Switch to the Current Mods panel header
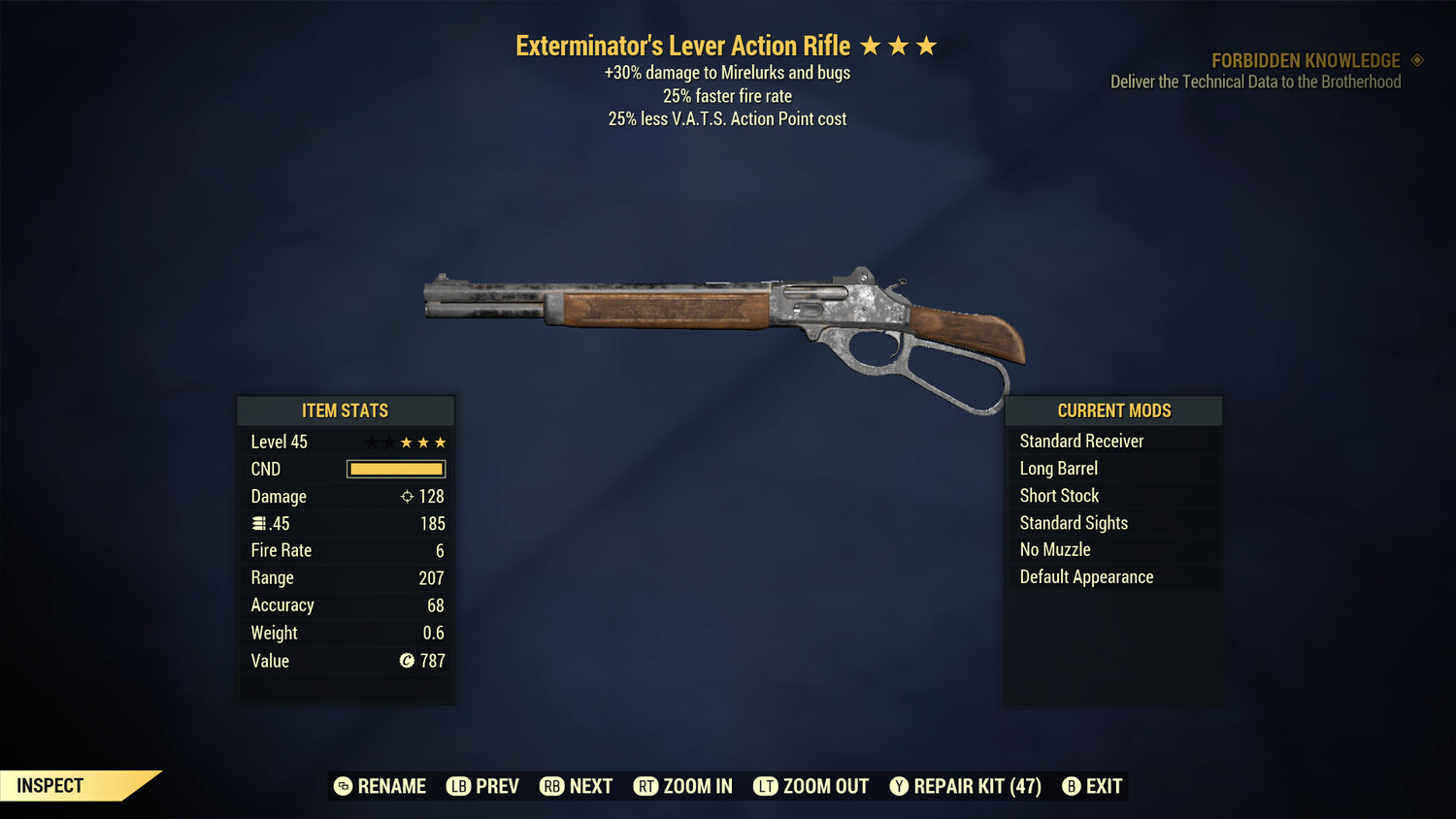Image resolution: width=1456 pixels, height=819 pixels. click(x=1112, y=409)
